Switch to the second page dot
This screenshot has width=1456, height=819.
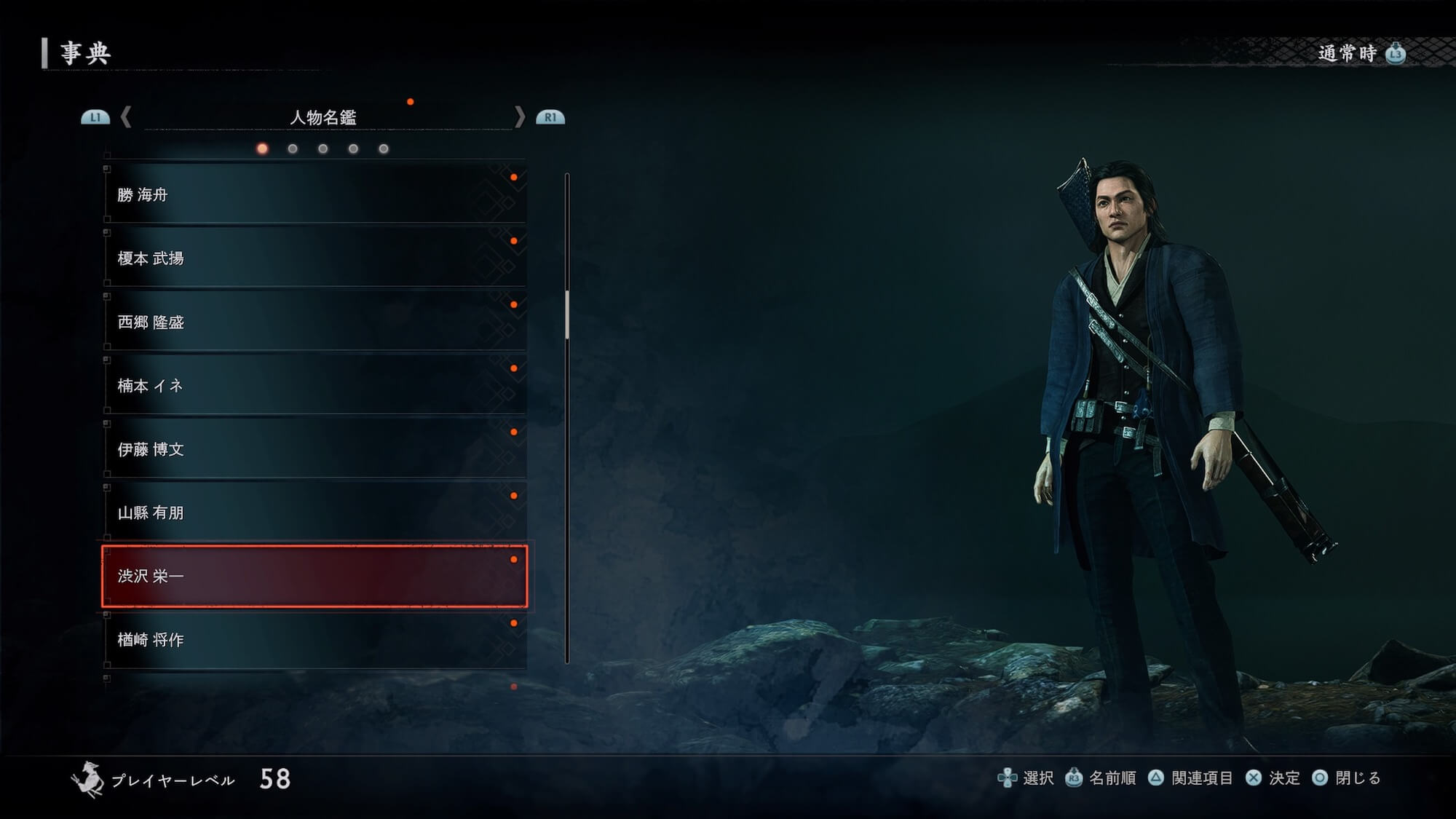click(x=293, y=149)
